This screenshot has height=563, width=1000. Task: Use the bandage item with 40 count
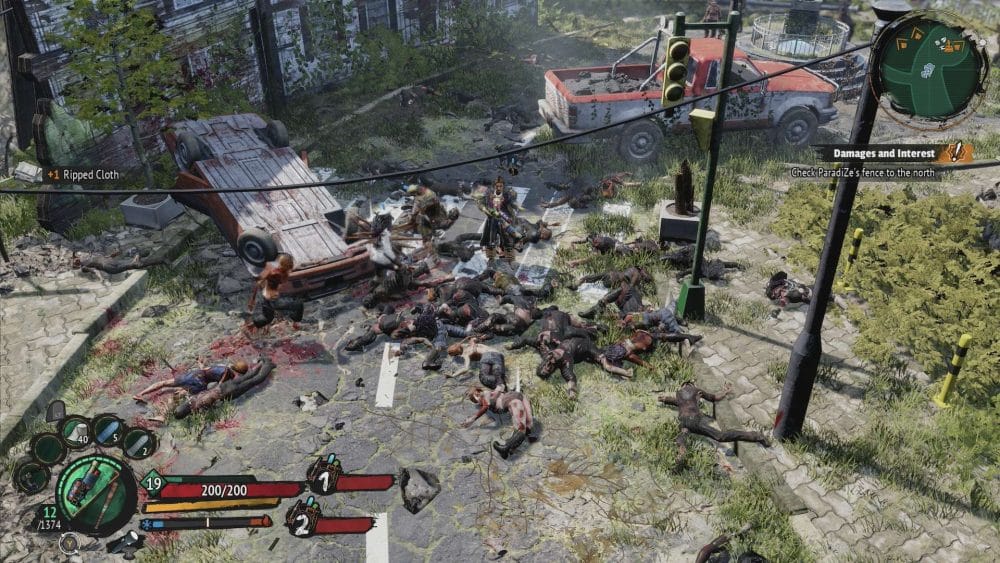coord(77,432)
